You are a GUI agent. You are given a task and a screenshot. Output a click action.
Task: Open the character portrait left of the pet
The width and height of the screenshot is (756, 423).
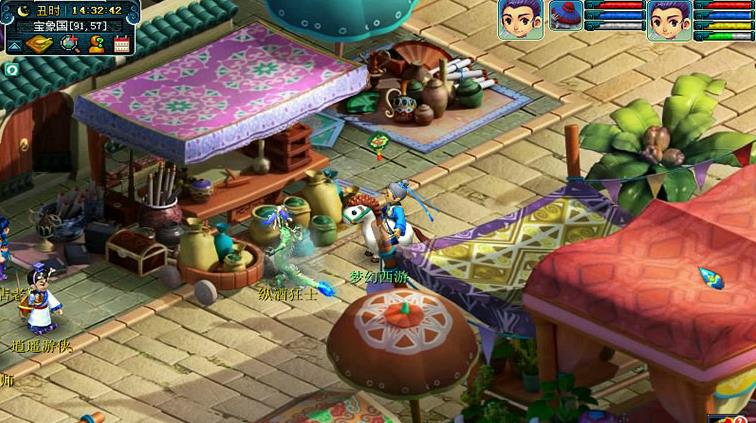[519, 20]
